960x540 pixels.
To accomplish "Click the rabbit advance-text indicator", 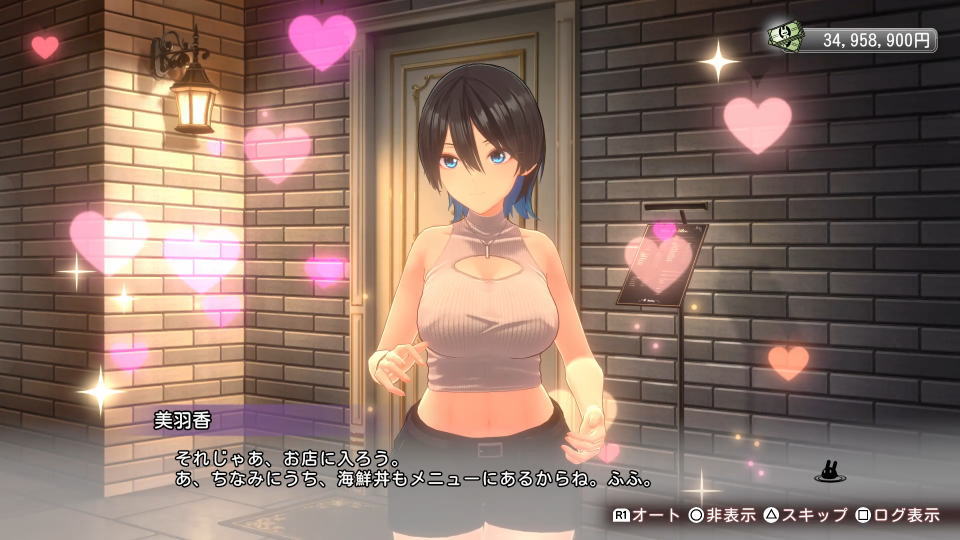I will 827,469.
